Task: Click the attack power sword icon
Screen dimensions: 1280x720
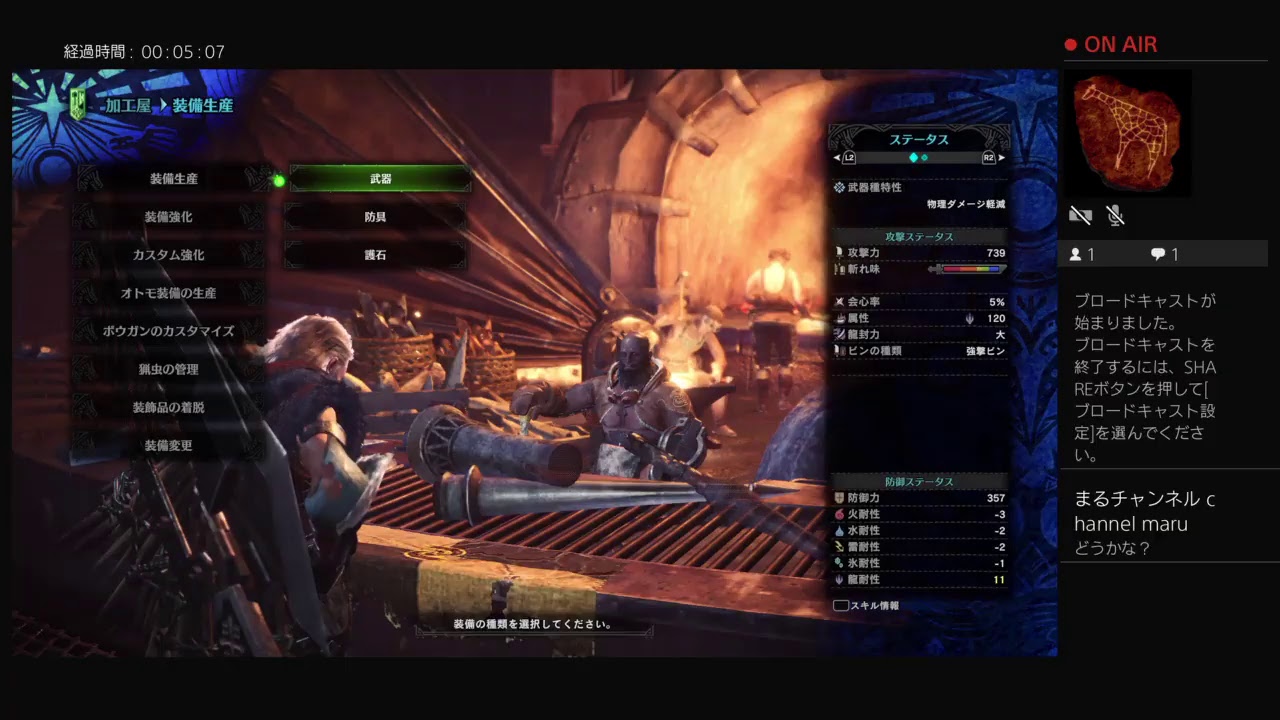Action: tap(840, 253)
